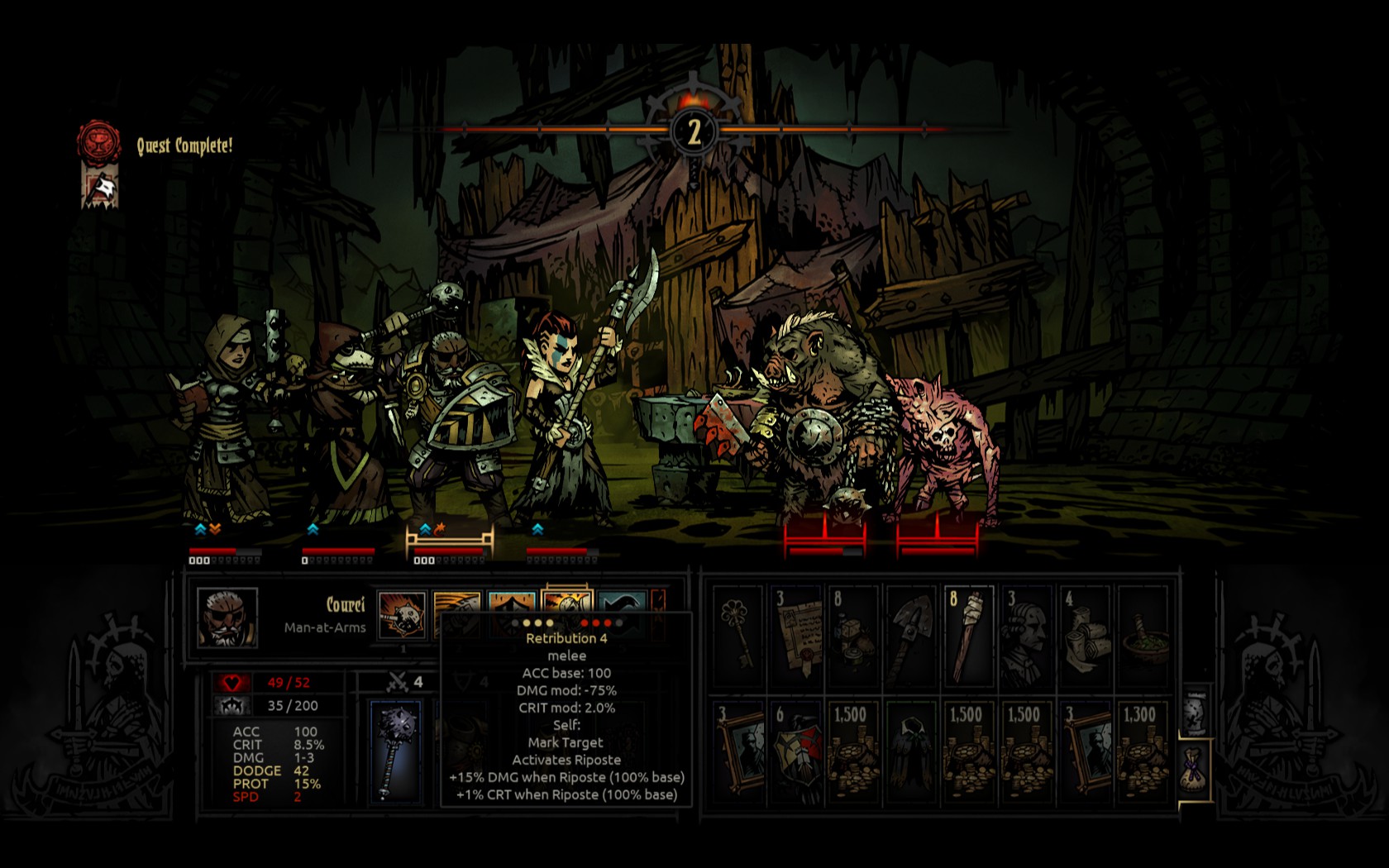Pick the sealed document stack of 3
The width and height of the screenshot is (1389, 868).
coord(796,635)
